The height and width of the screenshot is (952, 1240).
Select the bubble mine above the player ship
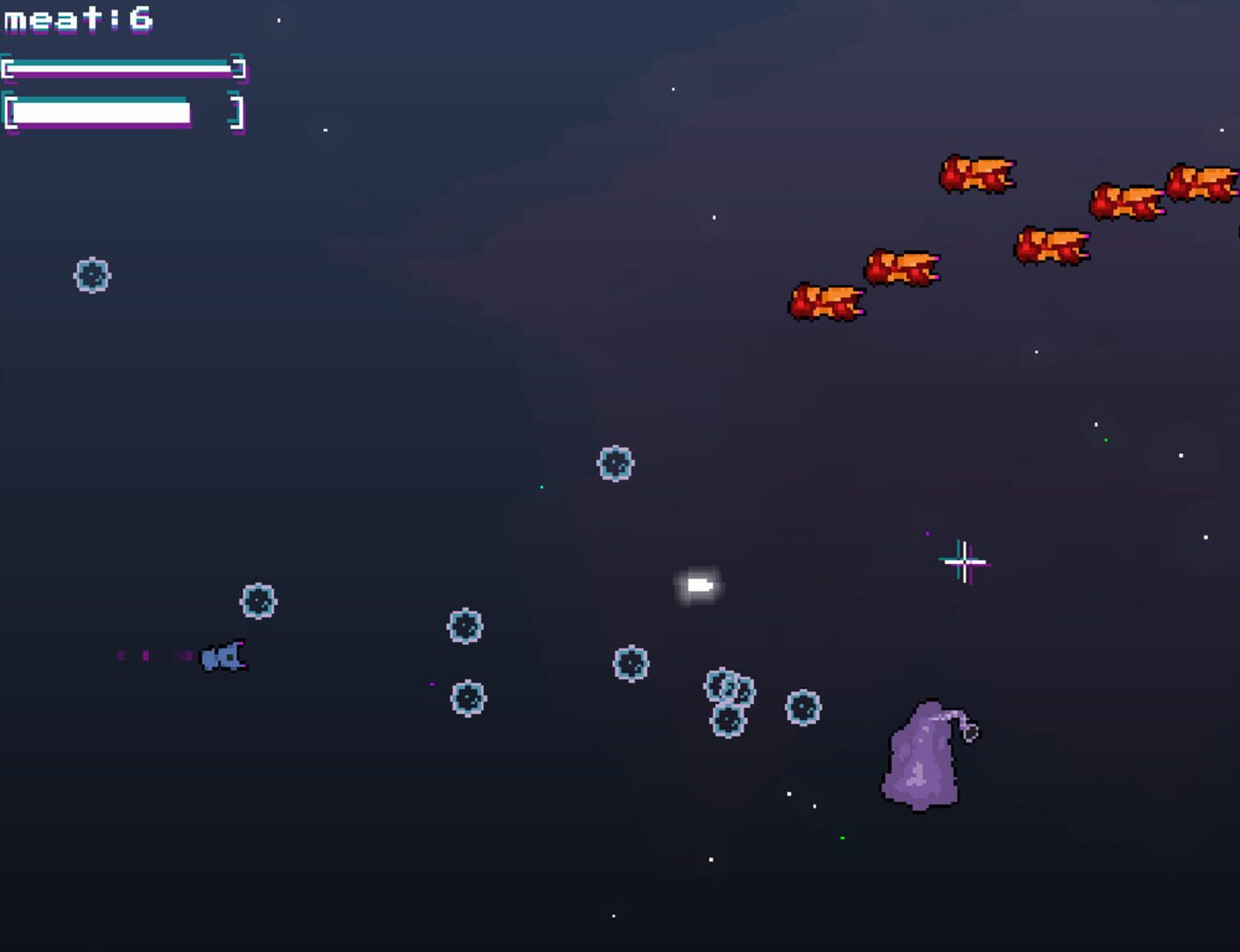(258, 603)
